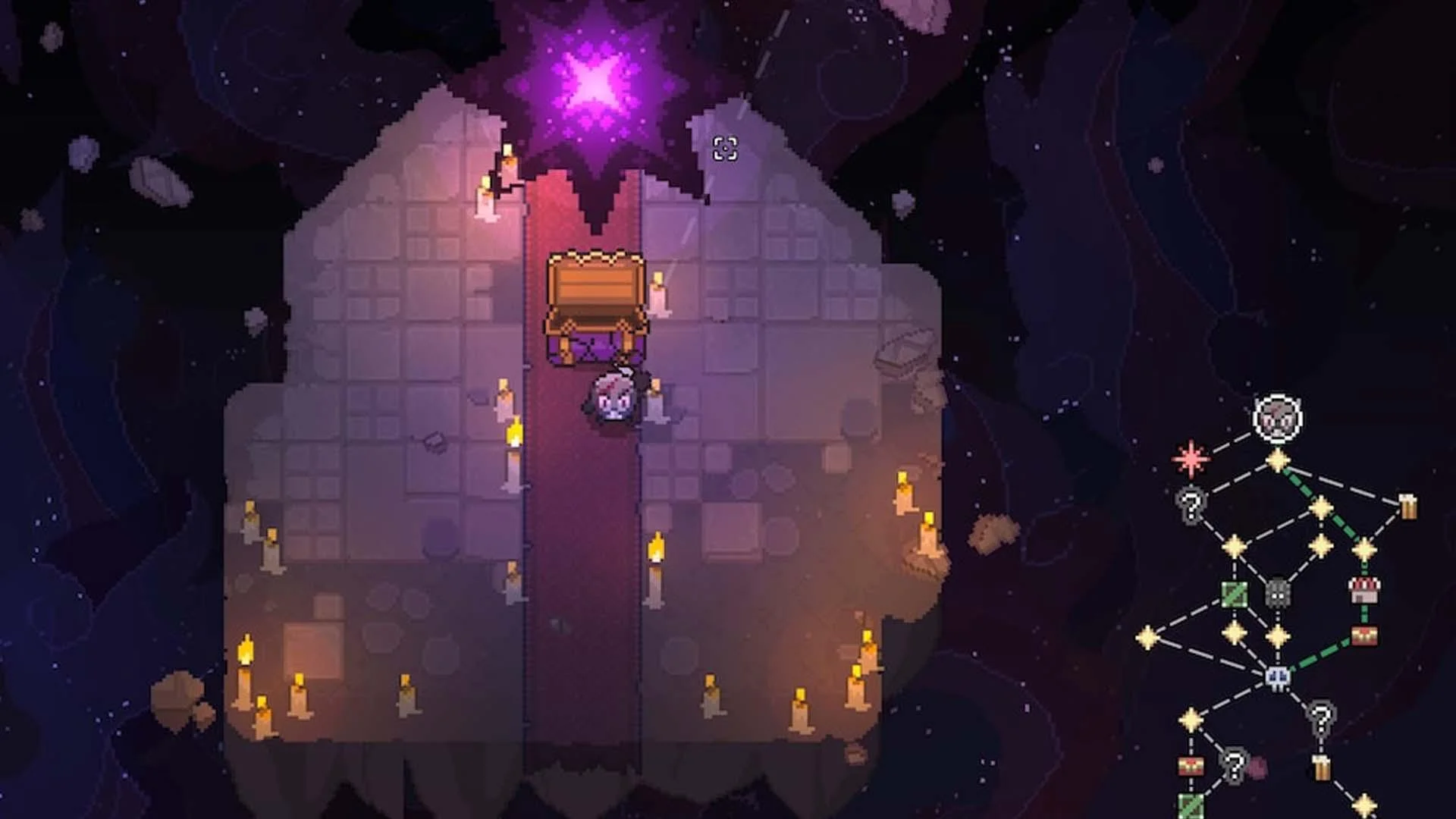Select the red starburst node at map top-left
This screenshot has width=1456, height=819.
pos(1190,459)
